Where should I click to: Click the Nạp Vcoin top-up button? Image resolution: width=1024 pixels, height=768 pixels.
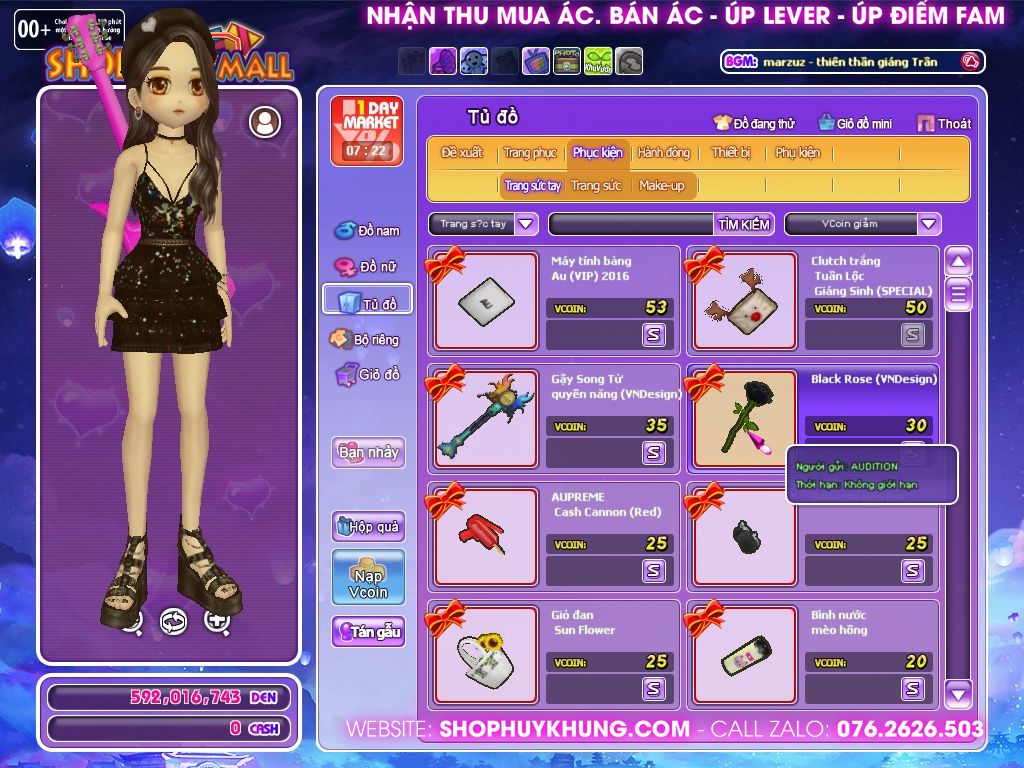[368, 577]
